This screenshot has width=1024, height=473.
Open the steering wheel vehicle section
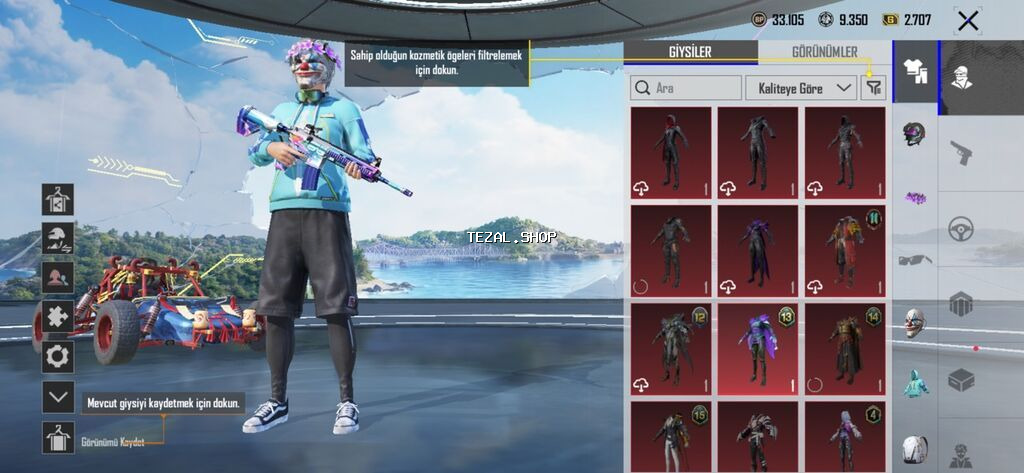[x=961, y=228]
